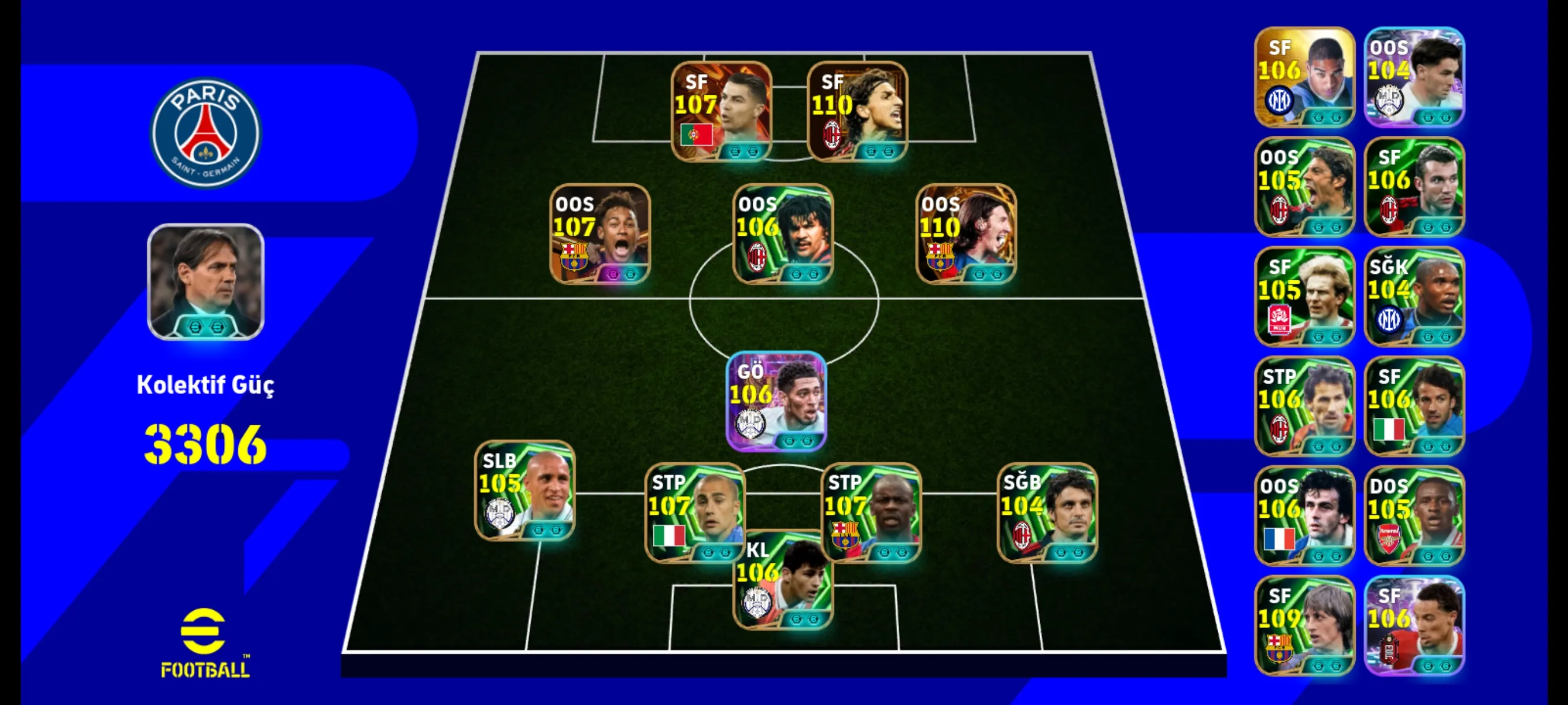Choose the OOS 106 France substitute card
This screenshot has height=705, width=1568.
(x=1304, y=516)
